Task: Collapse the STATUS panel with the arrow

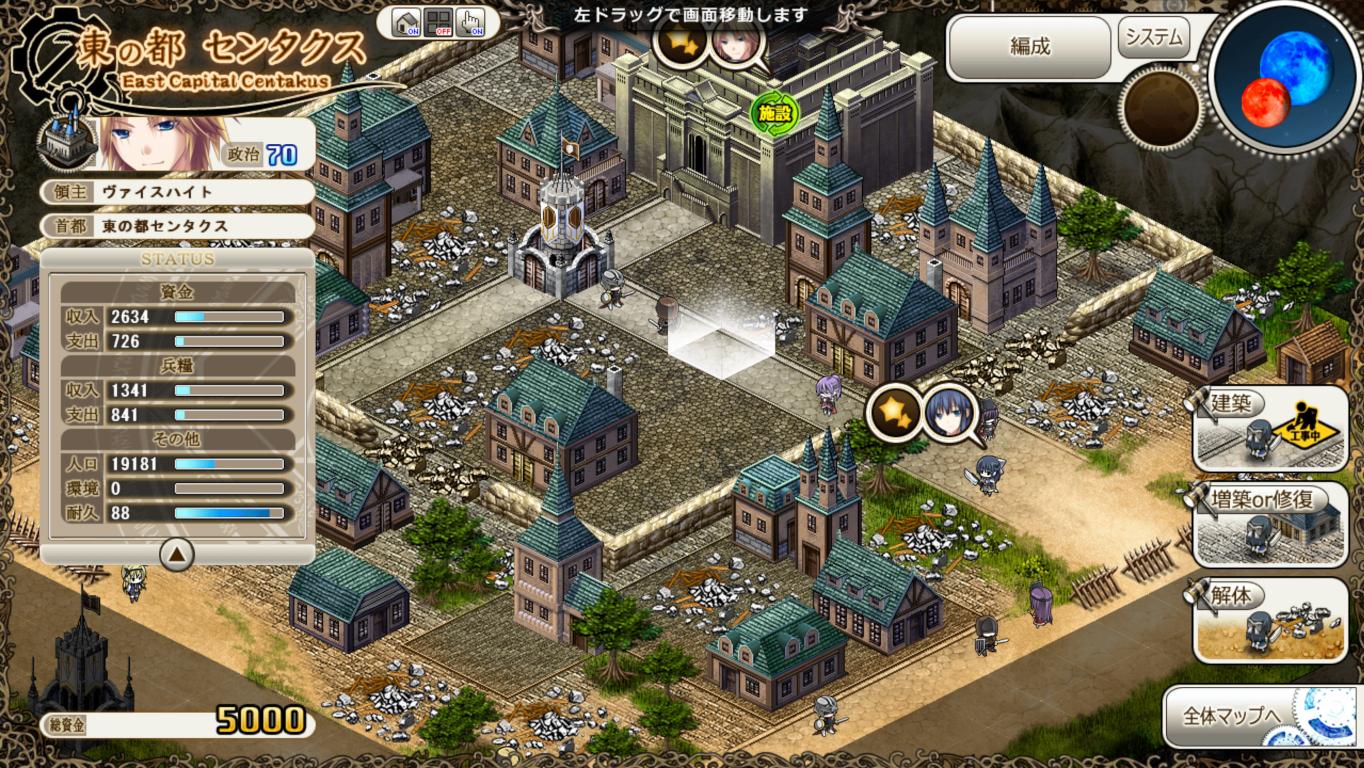Action: pyautogui.click(x=177, y=553)
